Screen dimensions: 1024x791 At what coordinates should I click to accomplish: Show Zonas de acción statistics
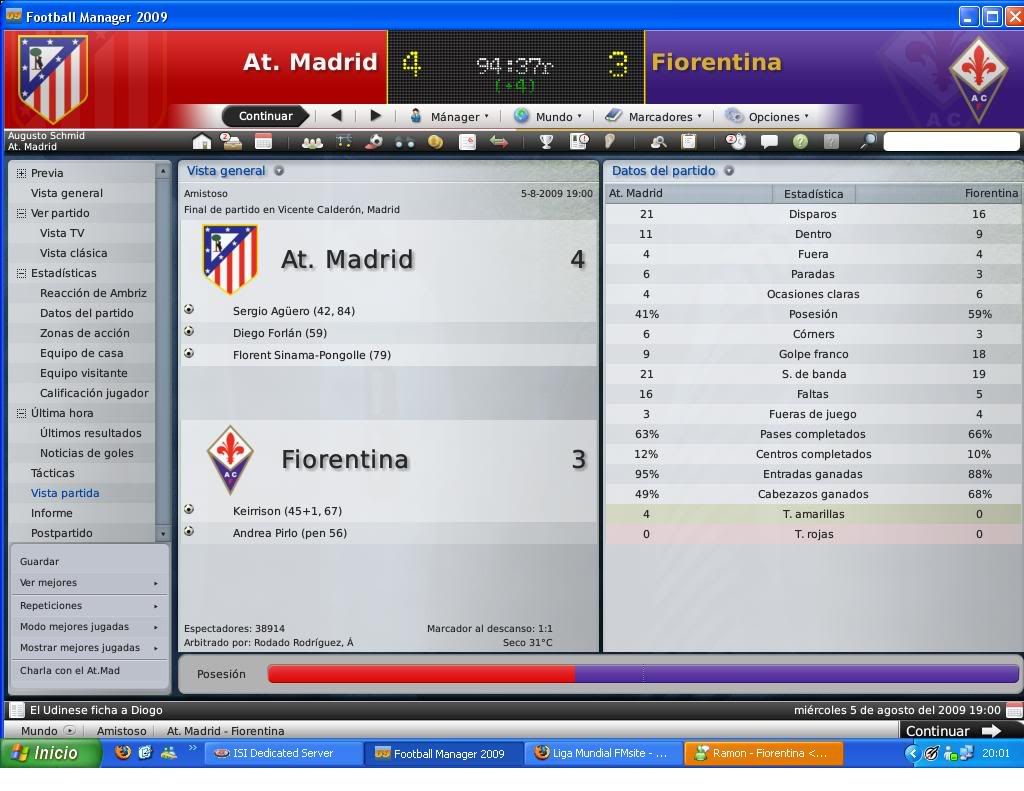[84, 333]
